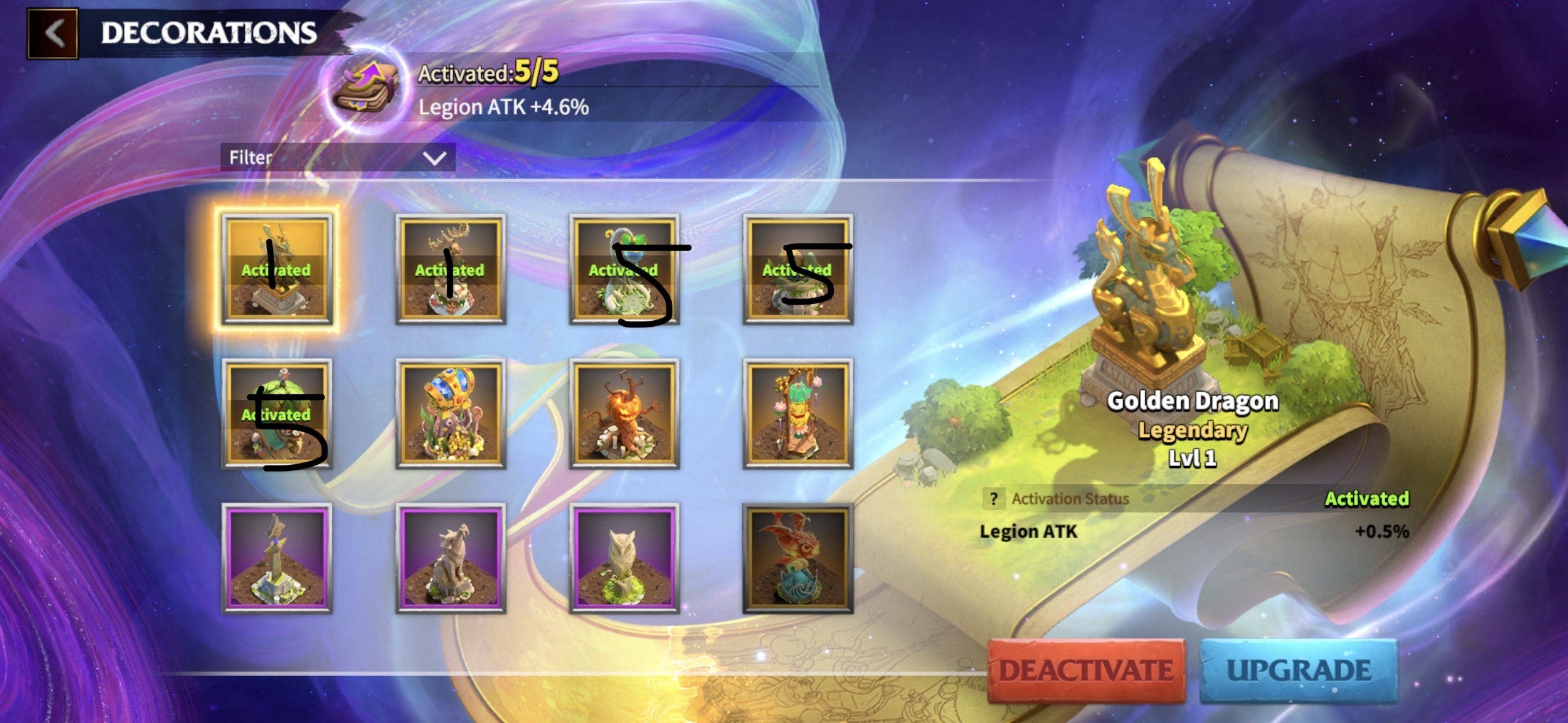Select the jeweled golden crown decoration

(450, 415)
